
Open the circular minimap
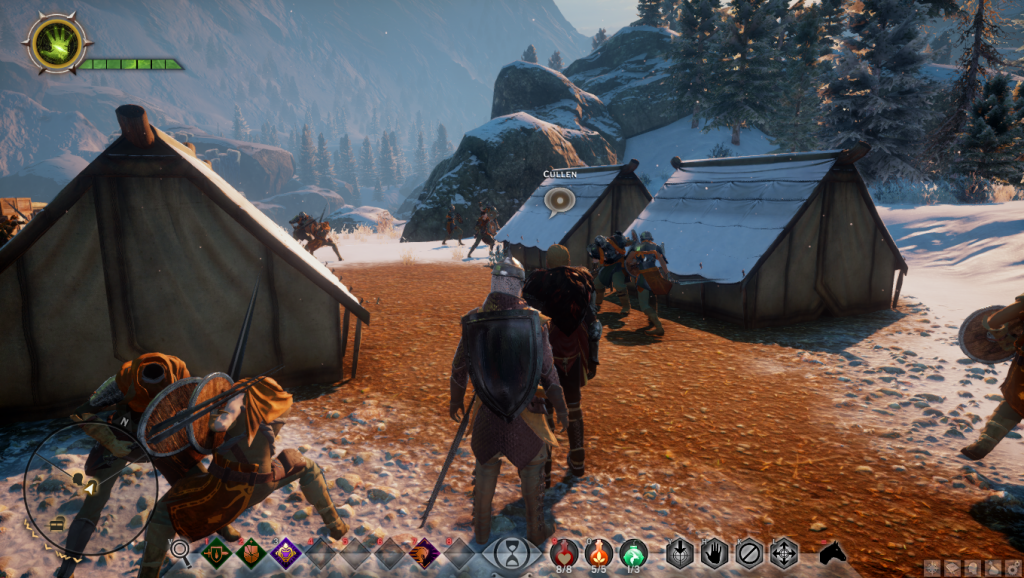pos(90,487)
